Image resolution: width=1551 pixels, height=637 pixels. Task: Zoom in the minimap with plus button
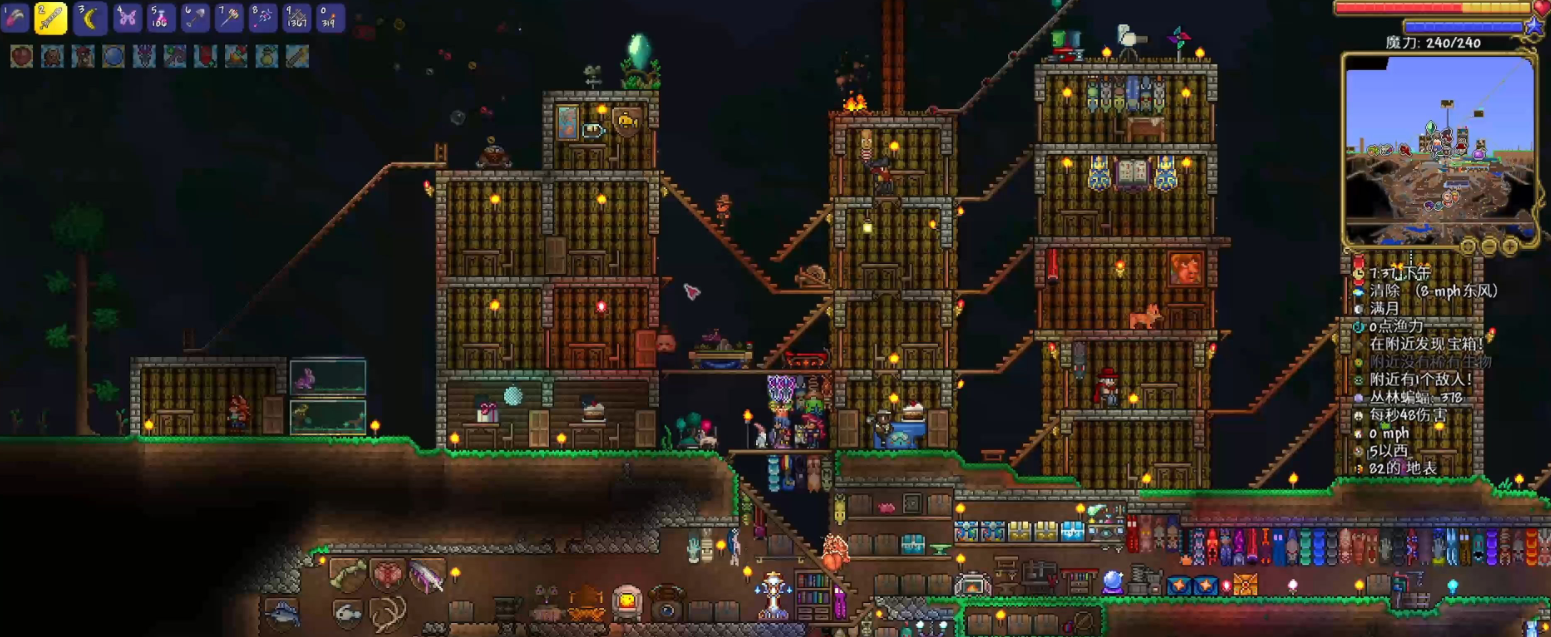pos(1510,245)
